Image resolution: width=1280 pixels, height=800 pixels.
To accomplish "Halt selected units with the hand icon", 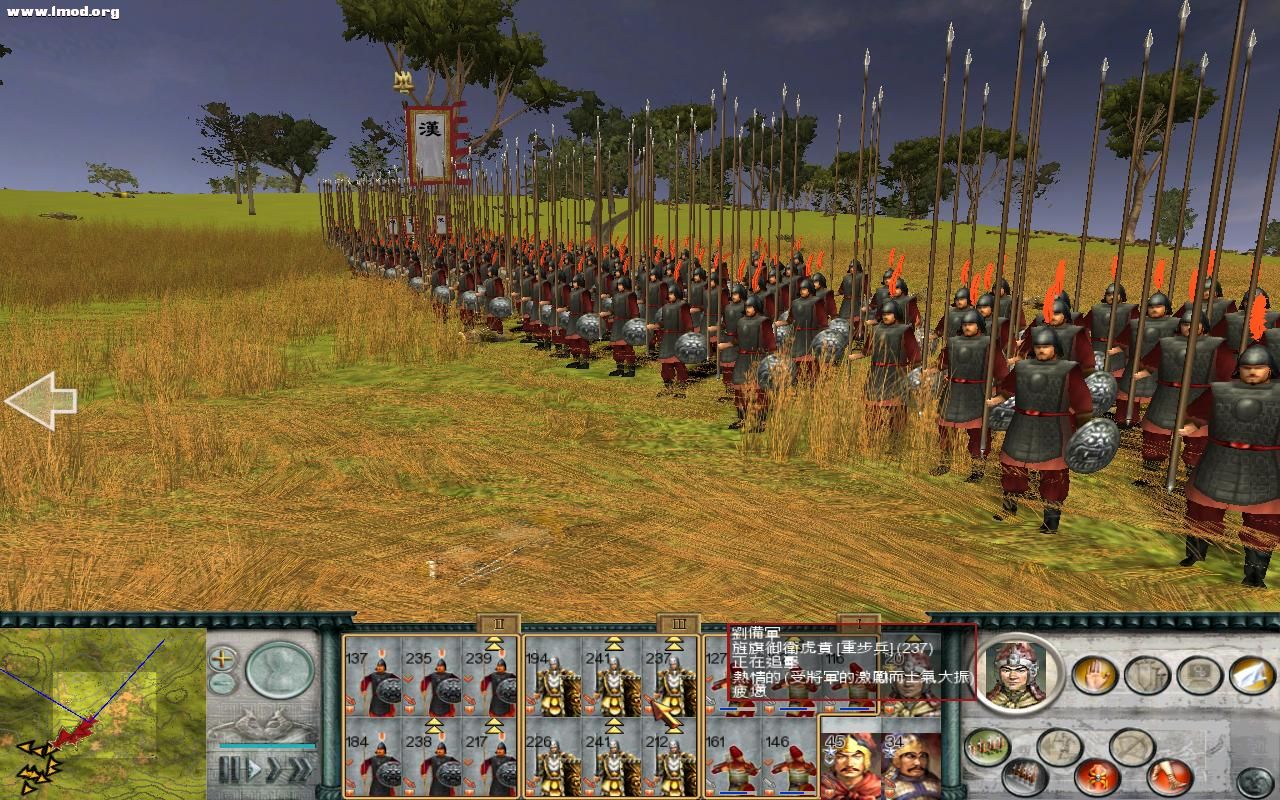I will point(1095,675).
